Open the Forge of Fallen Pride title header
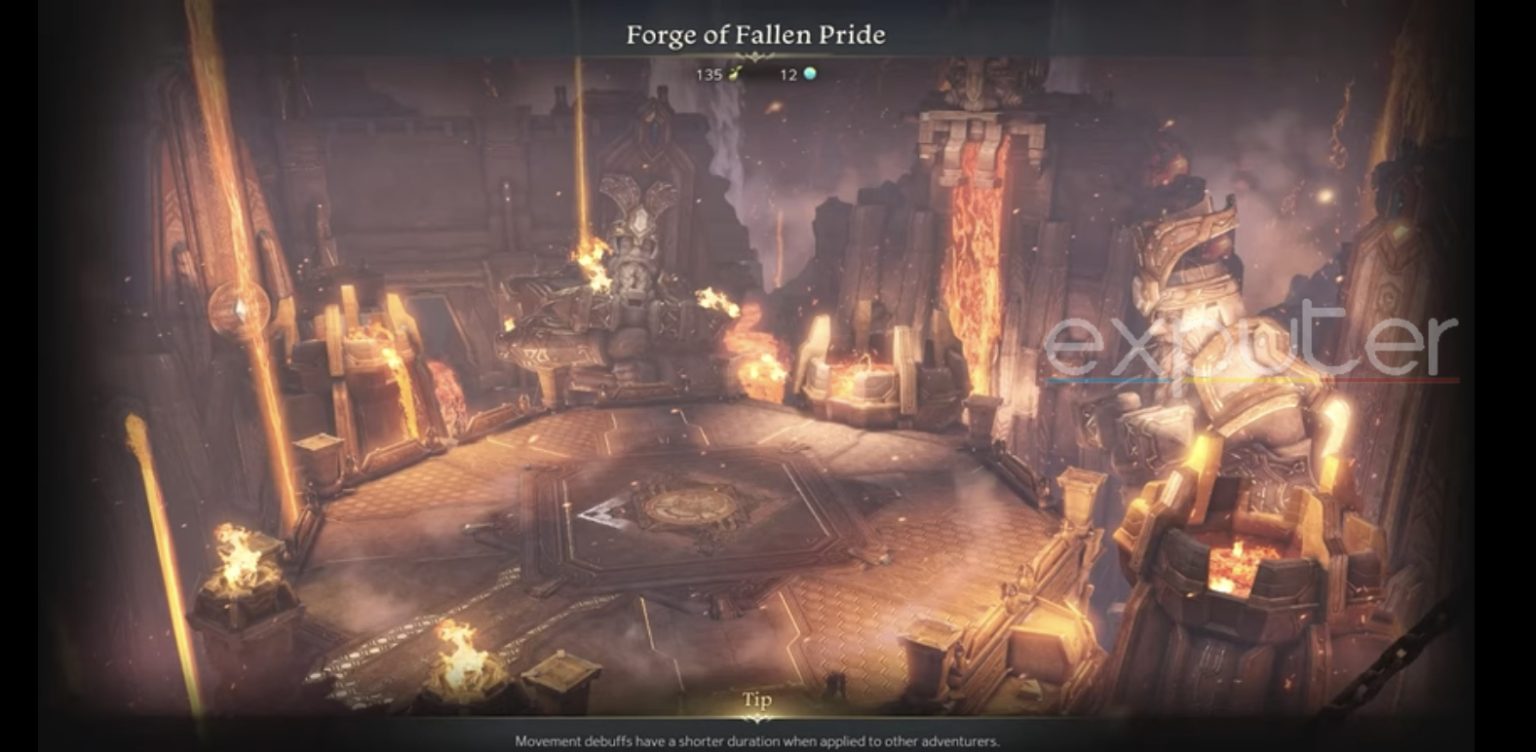 [x=755, y=35]
